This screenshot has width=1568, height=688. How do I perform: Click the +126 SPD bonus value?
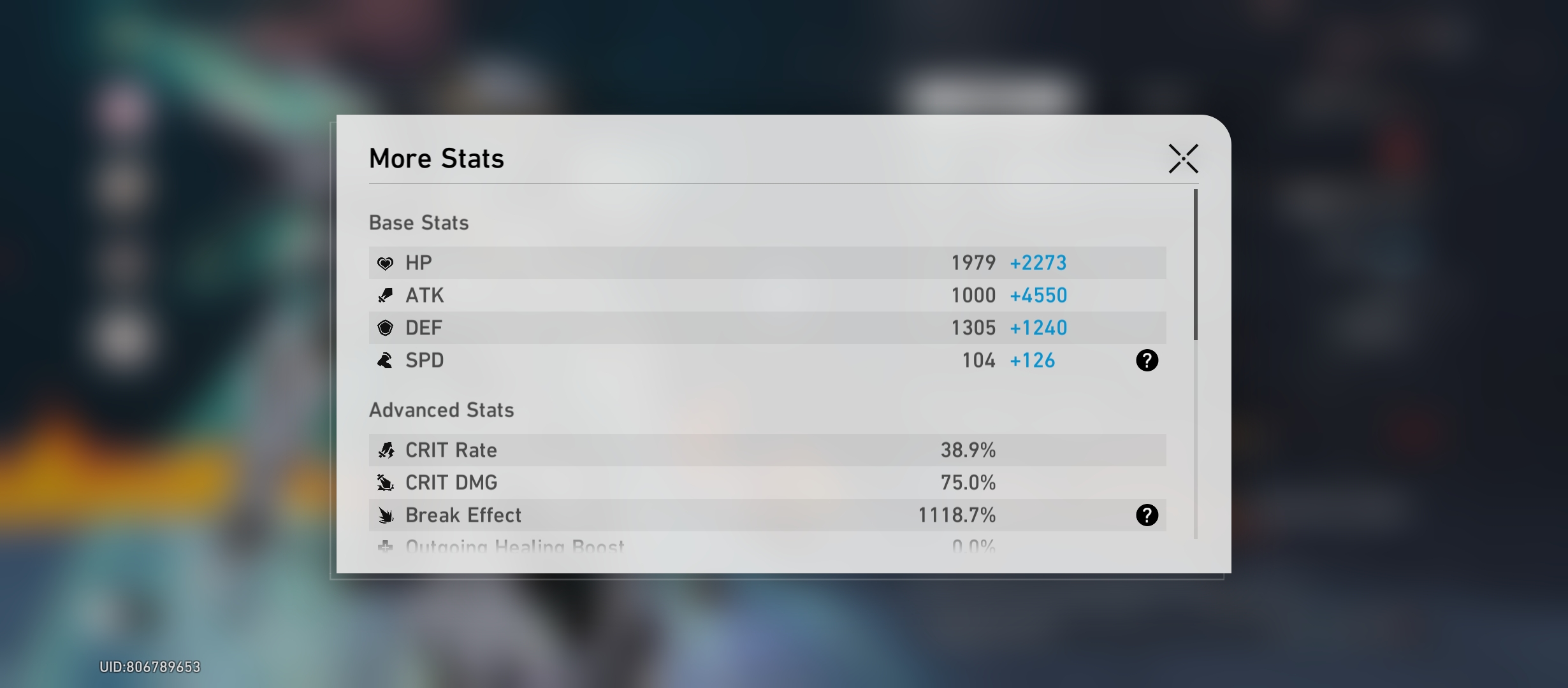[1033, 361]
